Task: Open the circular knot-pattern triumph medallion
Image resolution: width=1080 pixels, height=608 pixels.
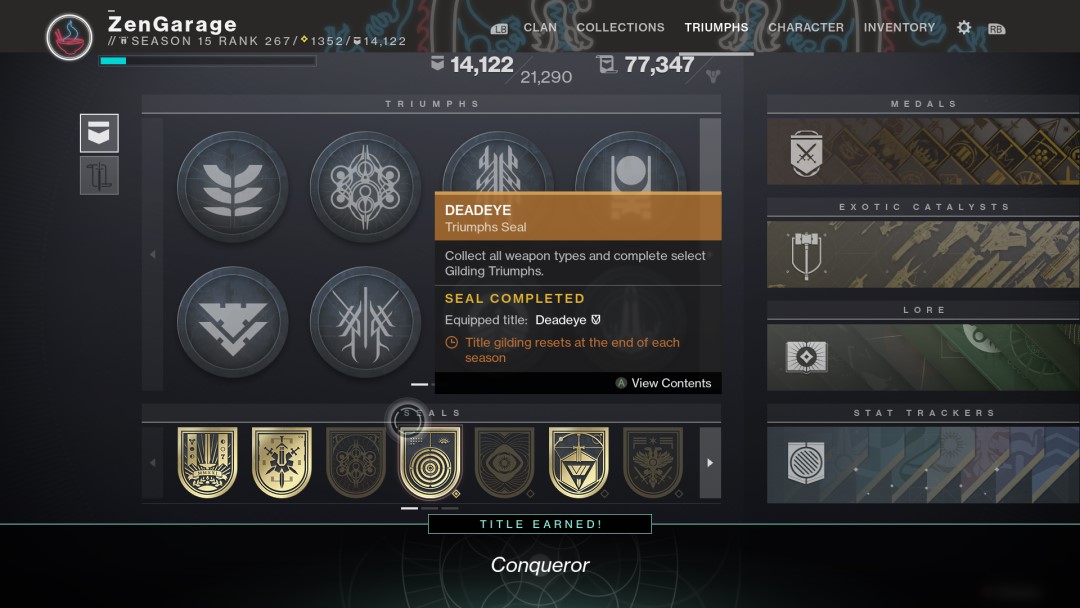Action: pos(365,186)
